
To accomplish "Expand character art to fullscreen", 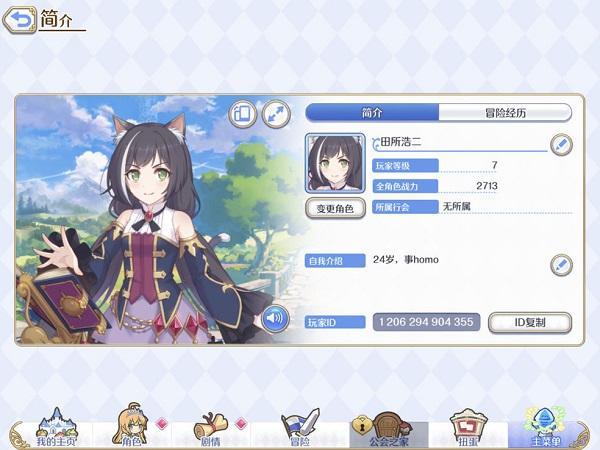I will [x=276, y=114].
